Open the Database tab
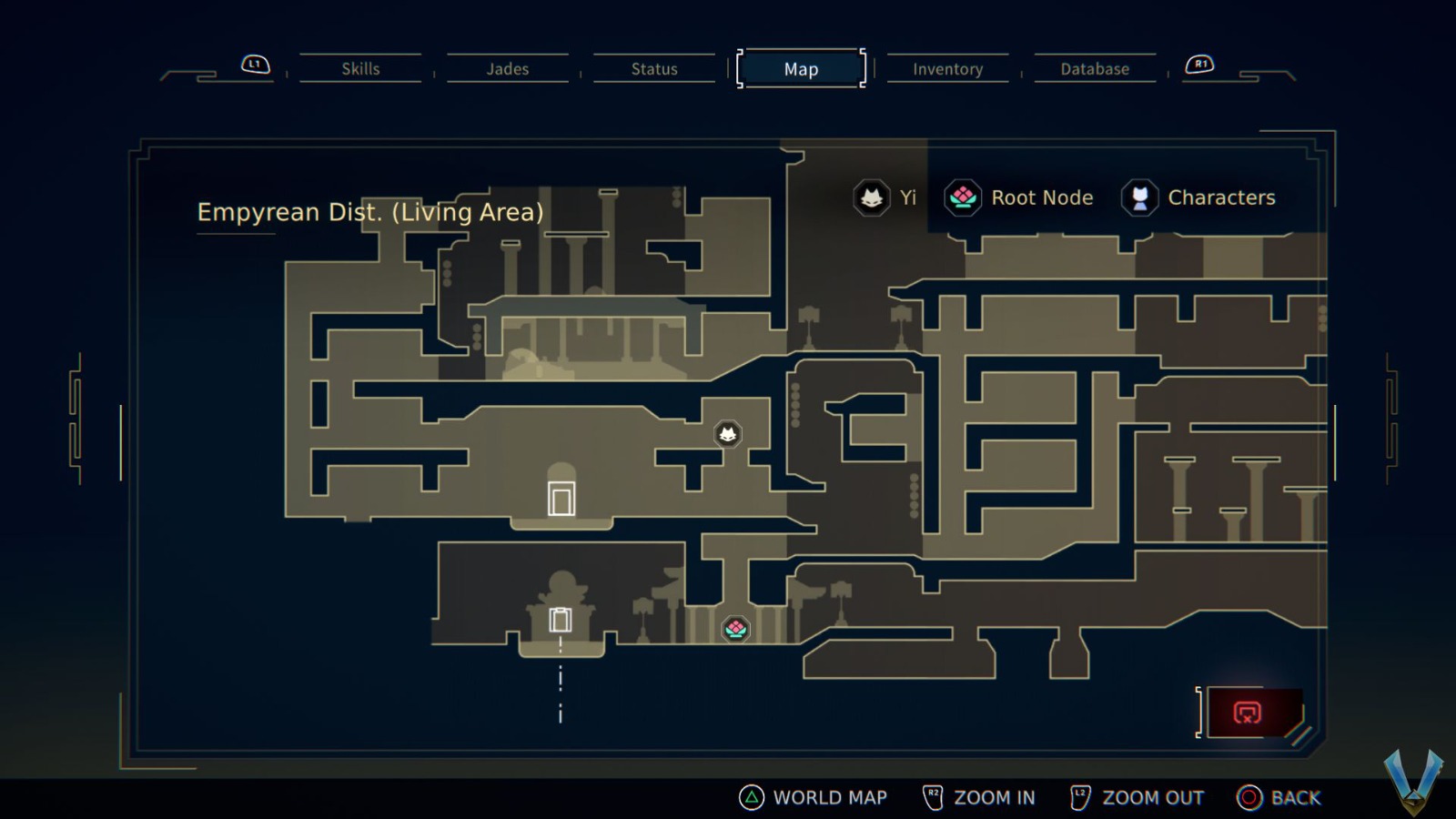 1095,68
